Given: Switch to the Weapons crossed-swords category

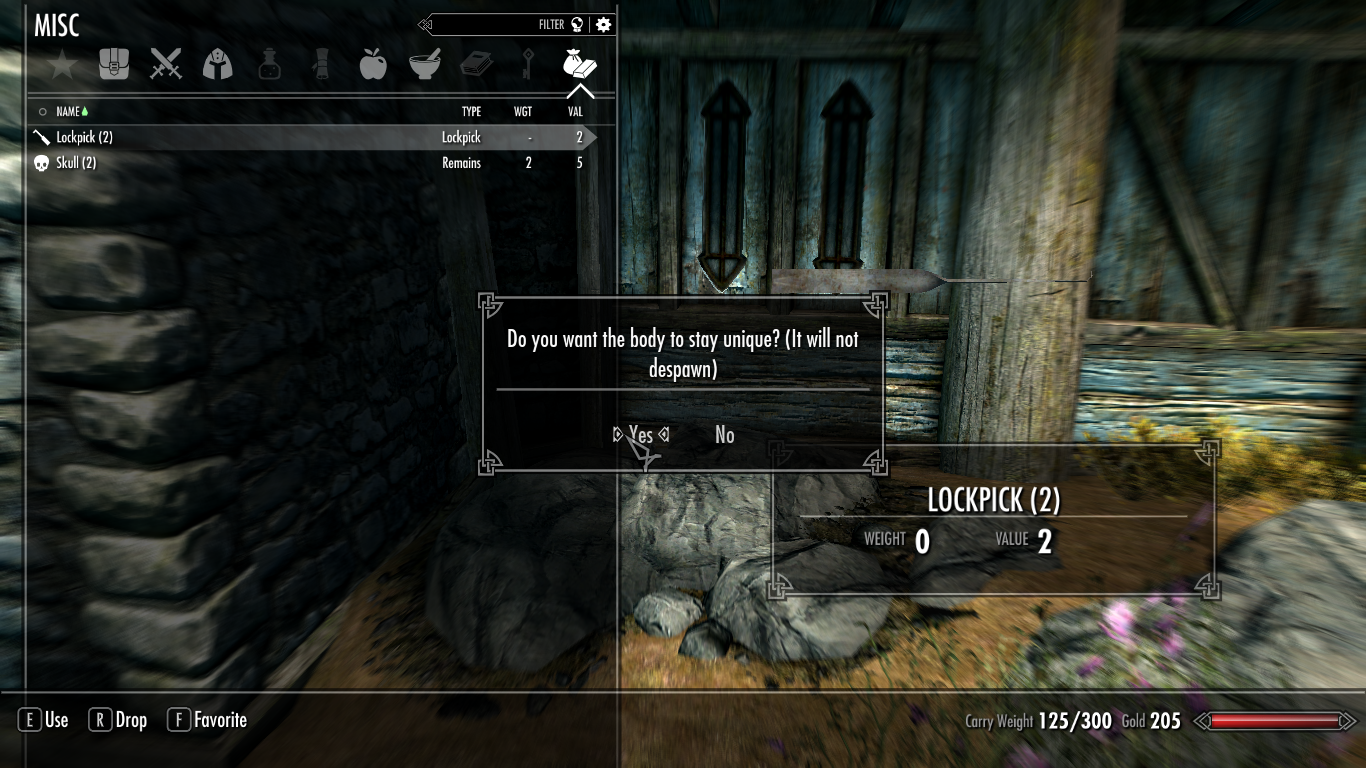Looking at the screenshot, I should point(166,65).
